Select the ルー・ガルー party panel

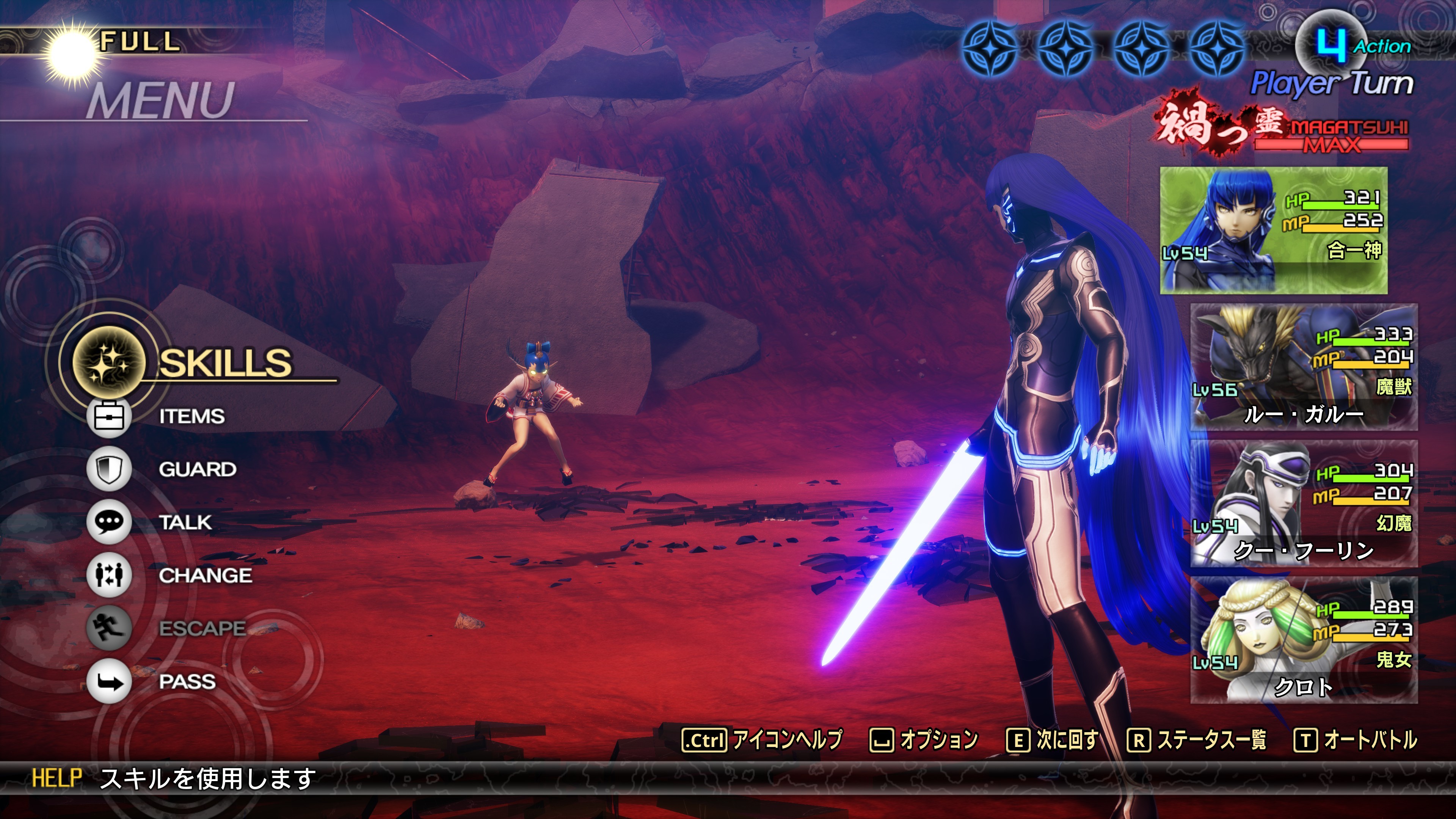pyautogui.click(x=1304, y=367)
